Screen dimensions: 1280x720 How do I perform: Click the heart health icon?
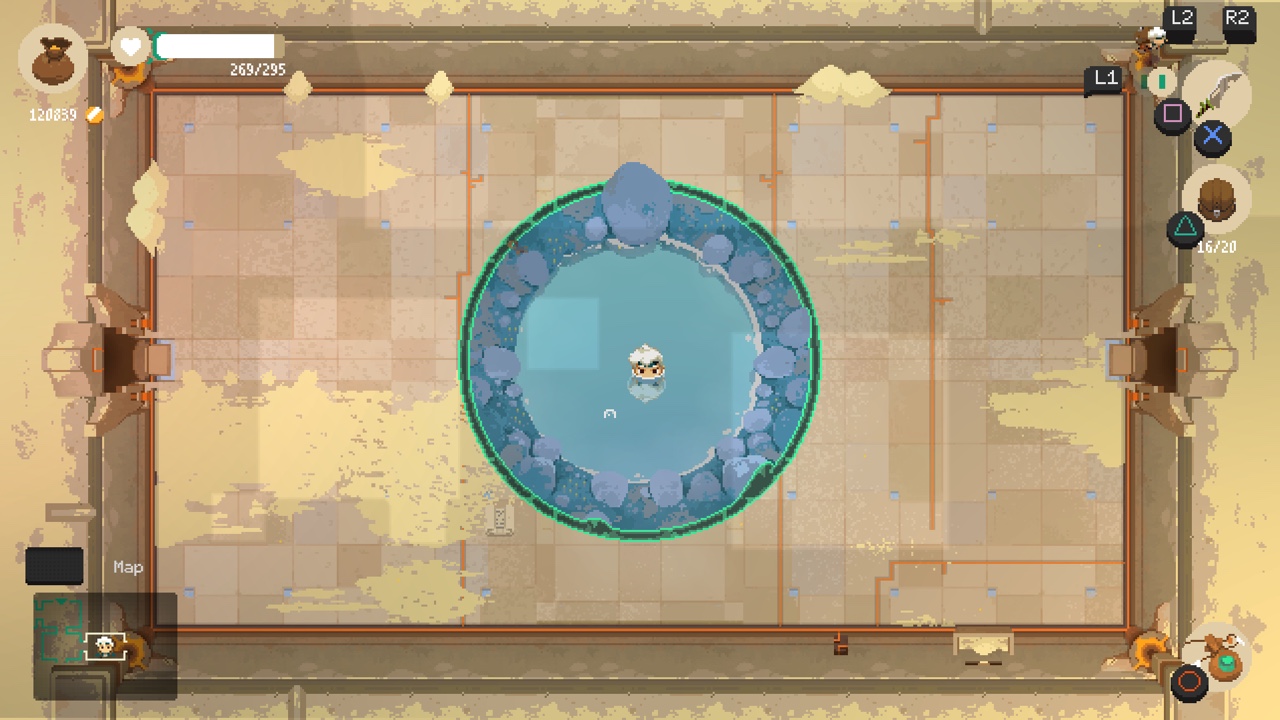[130, 46]
